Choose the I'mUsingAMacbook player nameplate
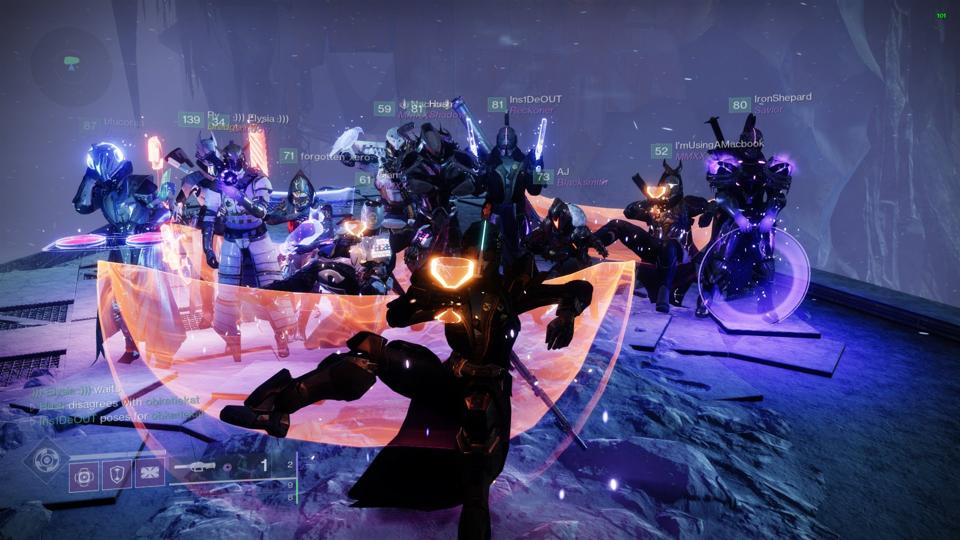The width and height of the screenshot is (960, 540). click(719, 145)
